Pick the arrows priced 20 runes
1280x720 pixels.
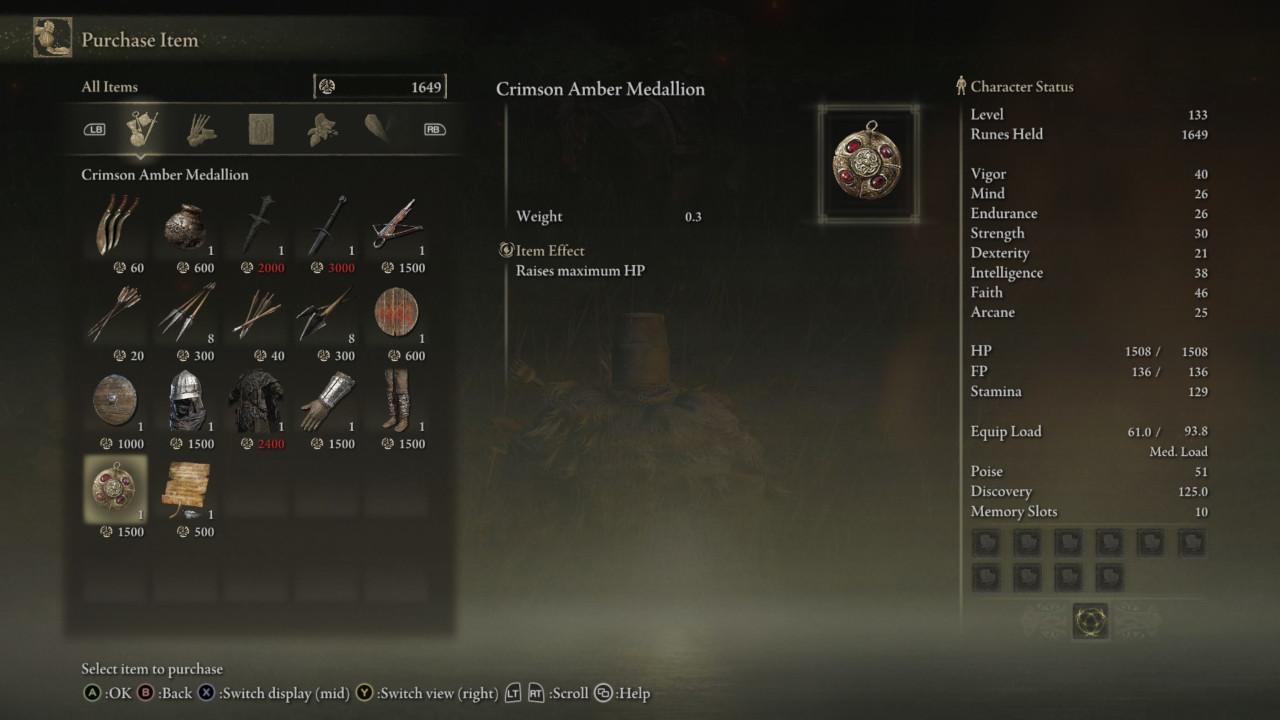pyautogui.click(x=115, y=313)
